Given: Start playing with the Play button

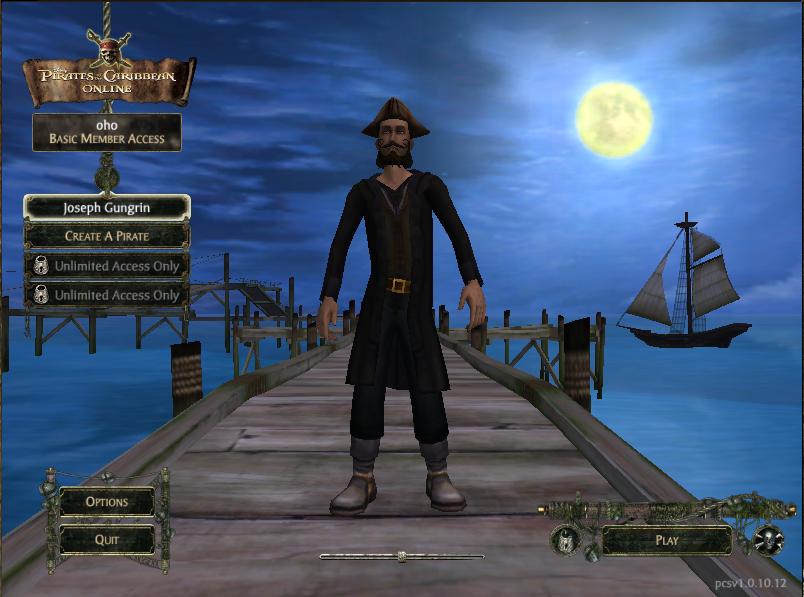Looking at the screenshot, I should click(666, 540).
